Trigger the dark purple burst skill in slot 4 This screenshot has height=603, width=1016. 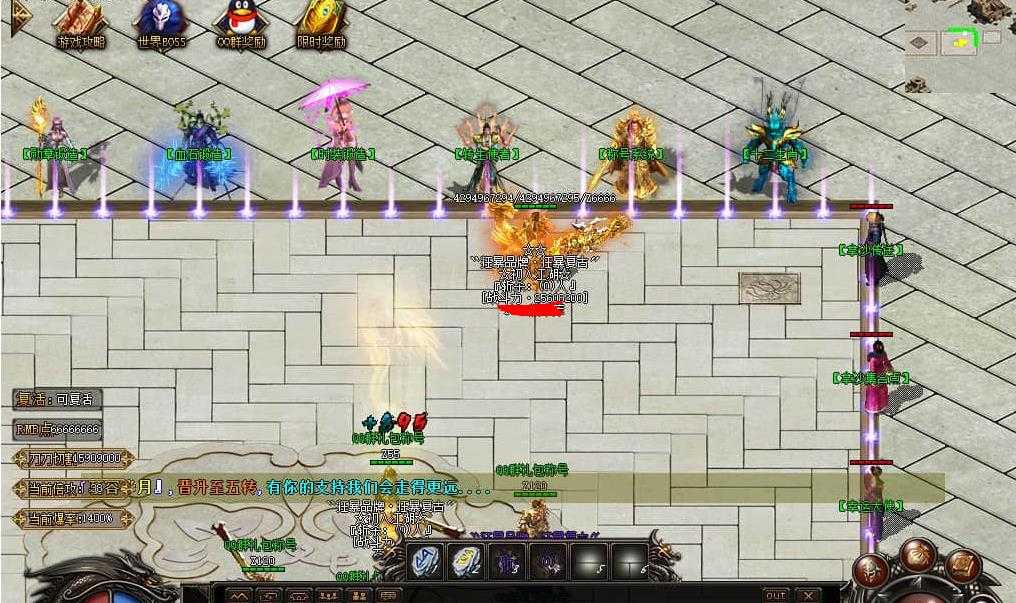[547, 561]
